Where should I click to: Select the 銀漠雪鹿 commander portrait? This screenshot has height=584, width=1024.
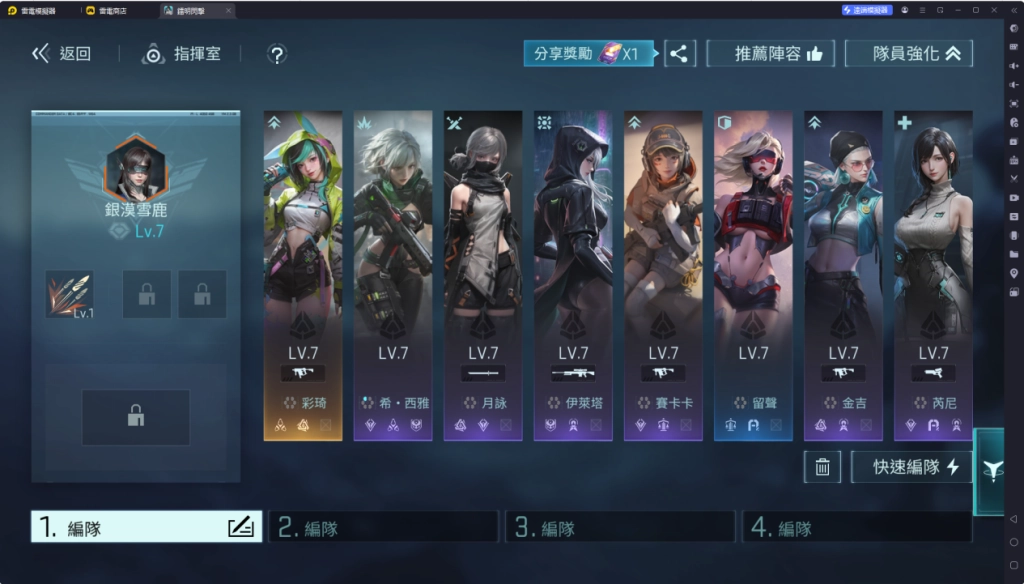[135, 169]
